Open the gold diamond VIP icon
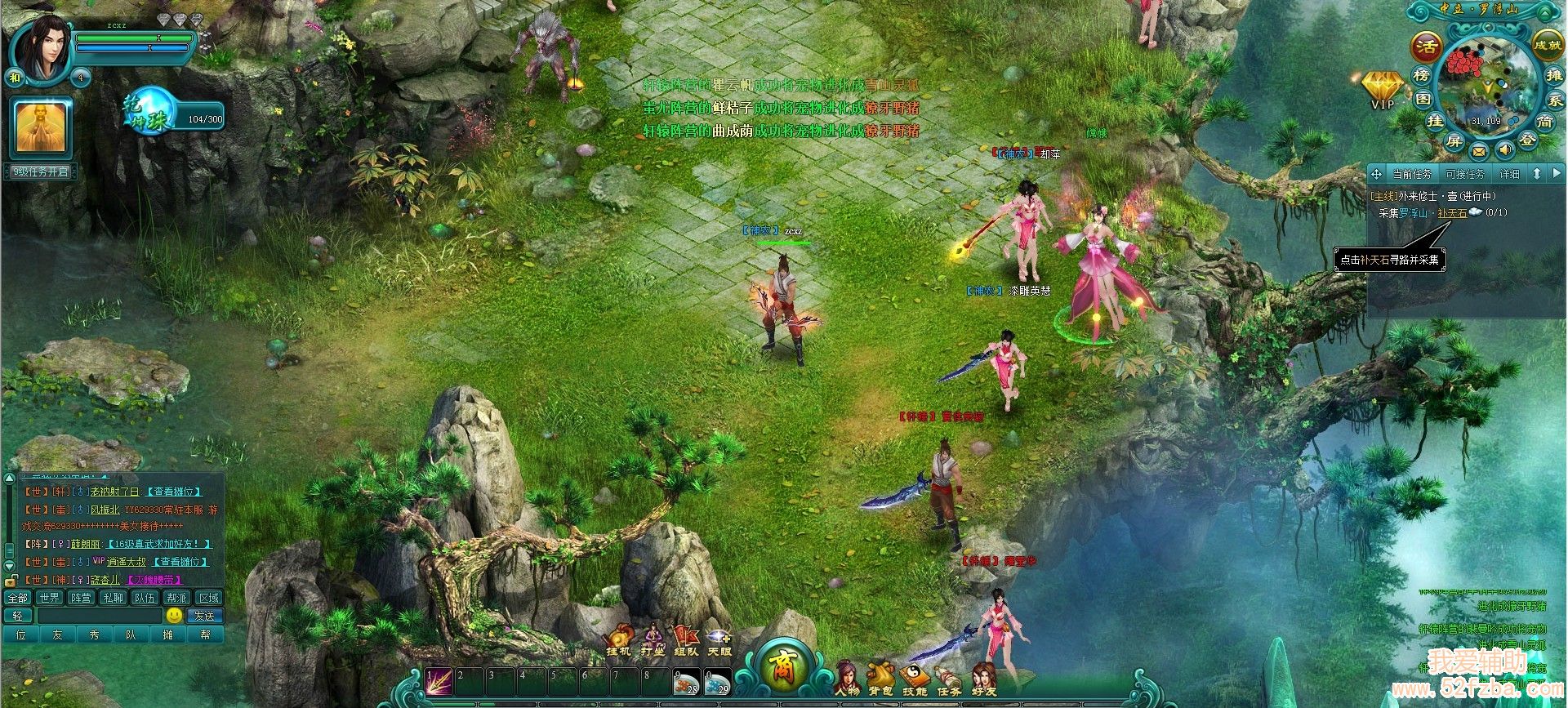The width and height of the screenshot is (1568, 708). 1383,87
